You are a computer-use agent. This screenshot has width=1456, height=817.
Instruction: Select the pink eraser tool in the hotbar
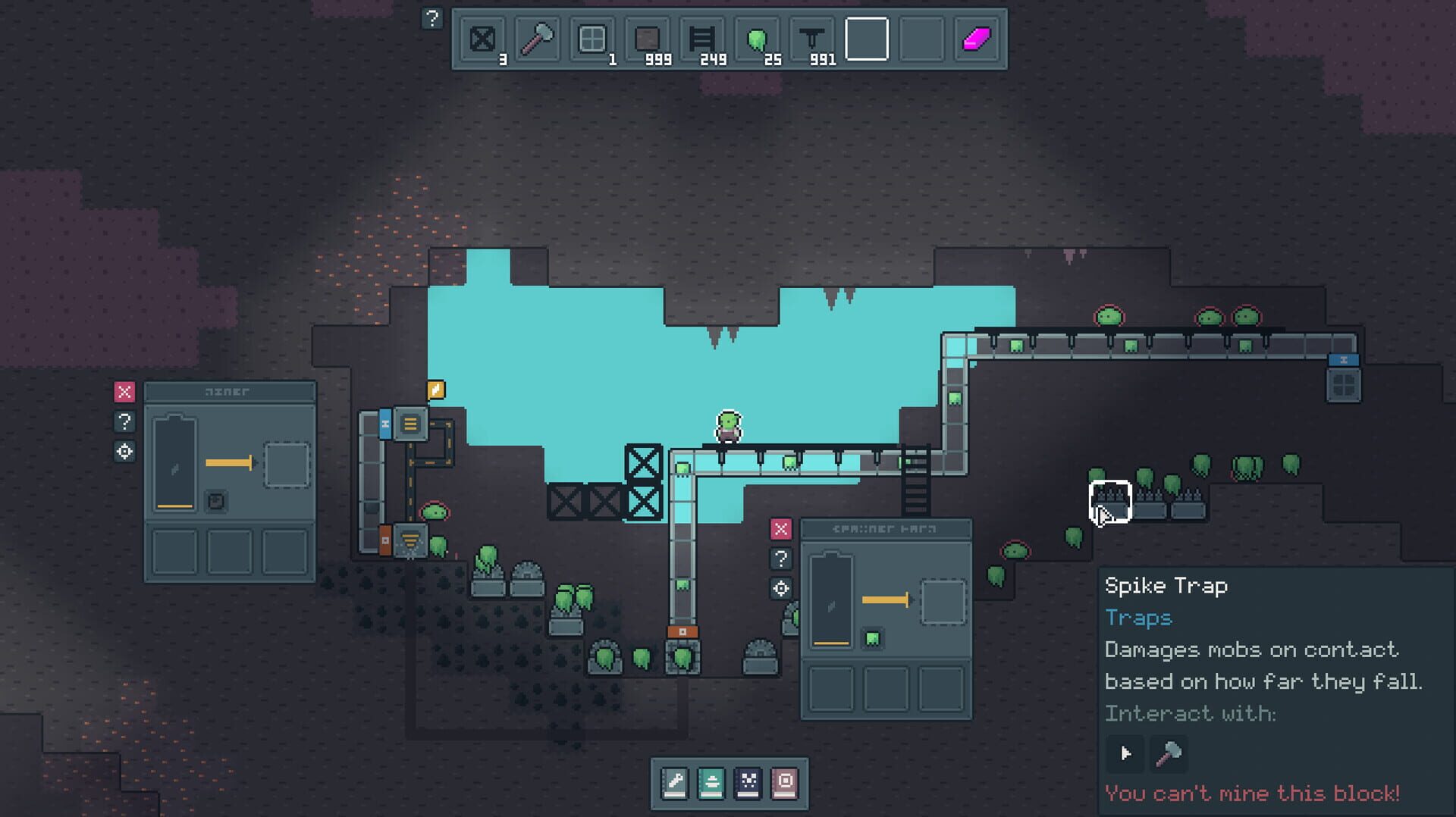(x=977, y=38)
